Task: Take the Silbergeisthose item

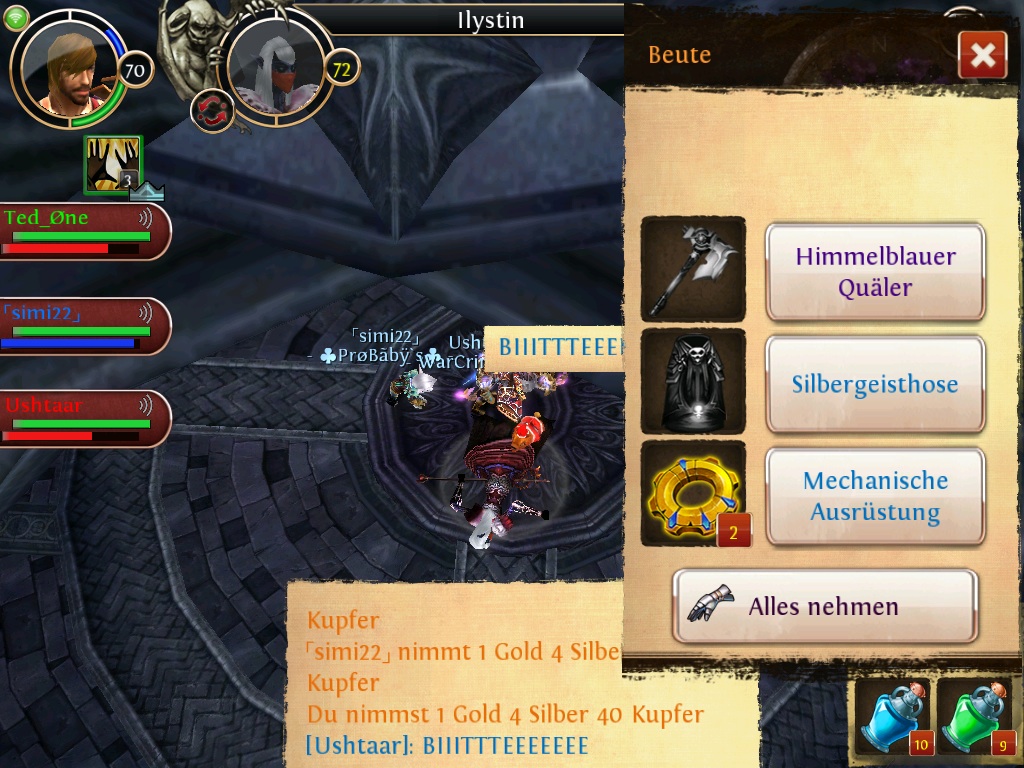Action: 875,384
